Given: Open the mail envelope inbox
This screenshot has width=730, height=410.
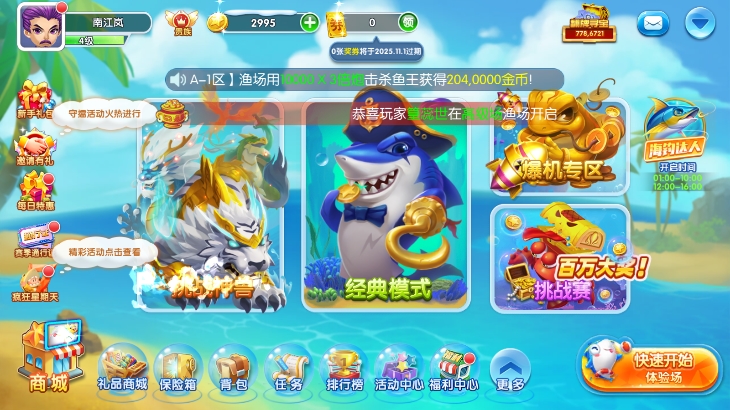Looking at the screenshot, I should coord(654,22).
